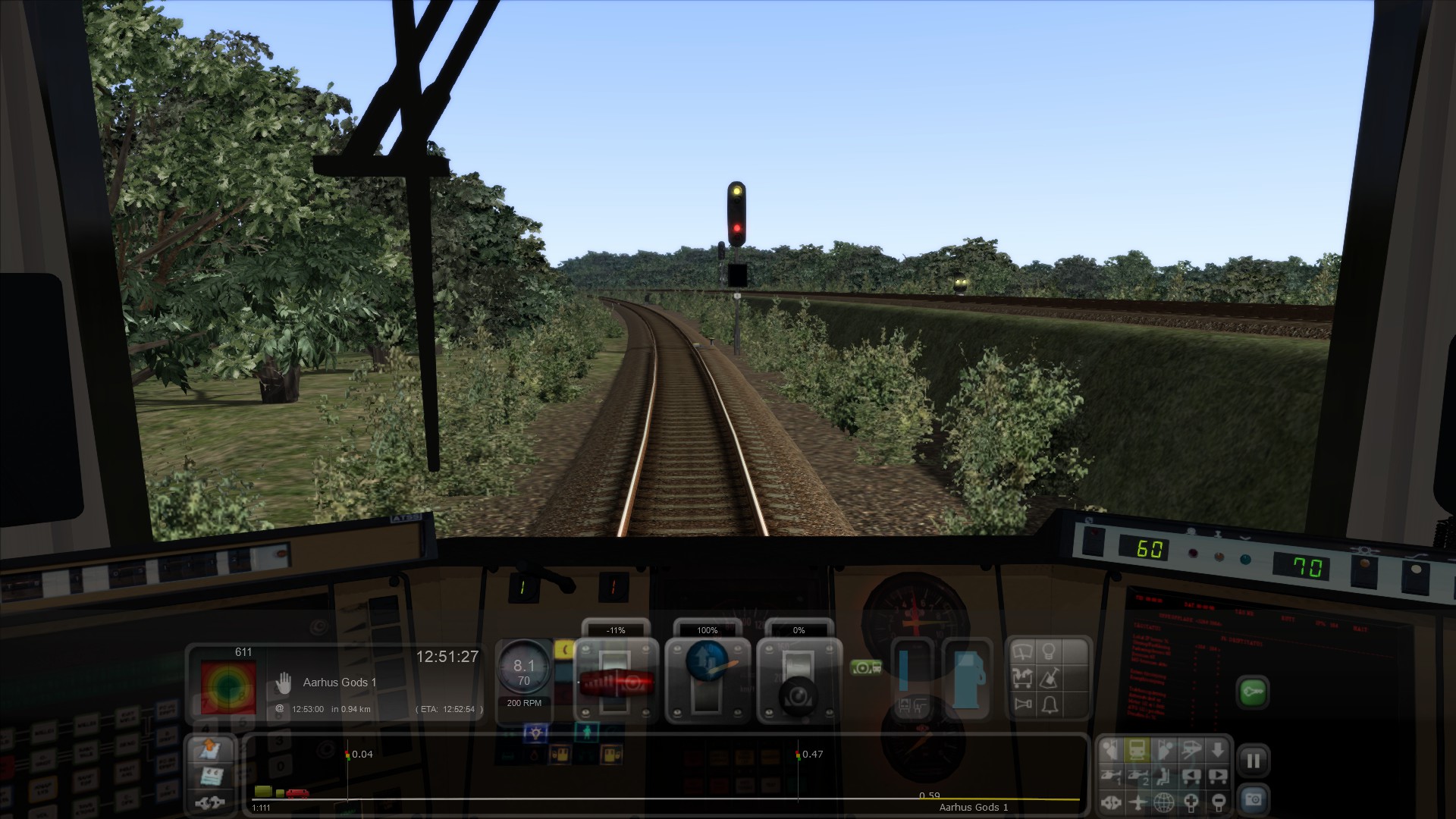Toggle the windscreen wipers icon
The height and width of the screenshot is (819, 1456).
(x=1023, y=651)
